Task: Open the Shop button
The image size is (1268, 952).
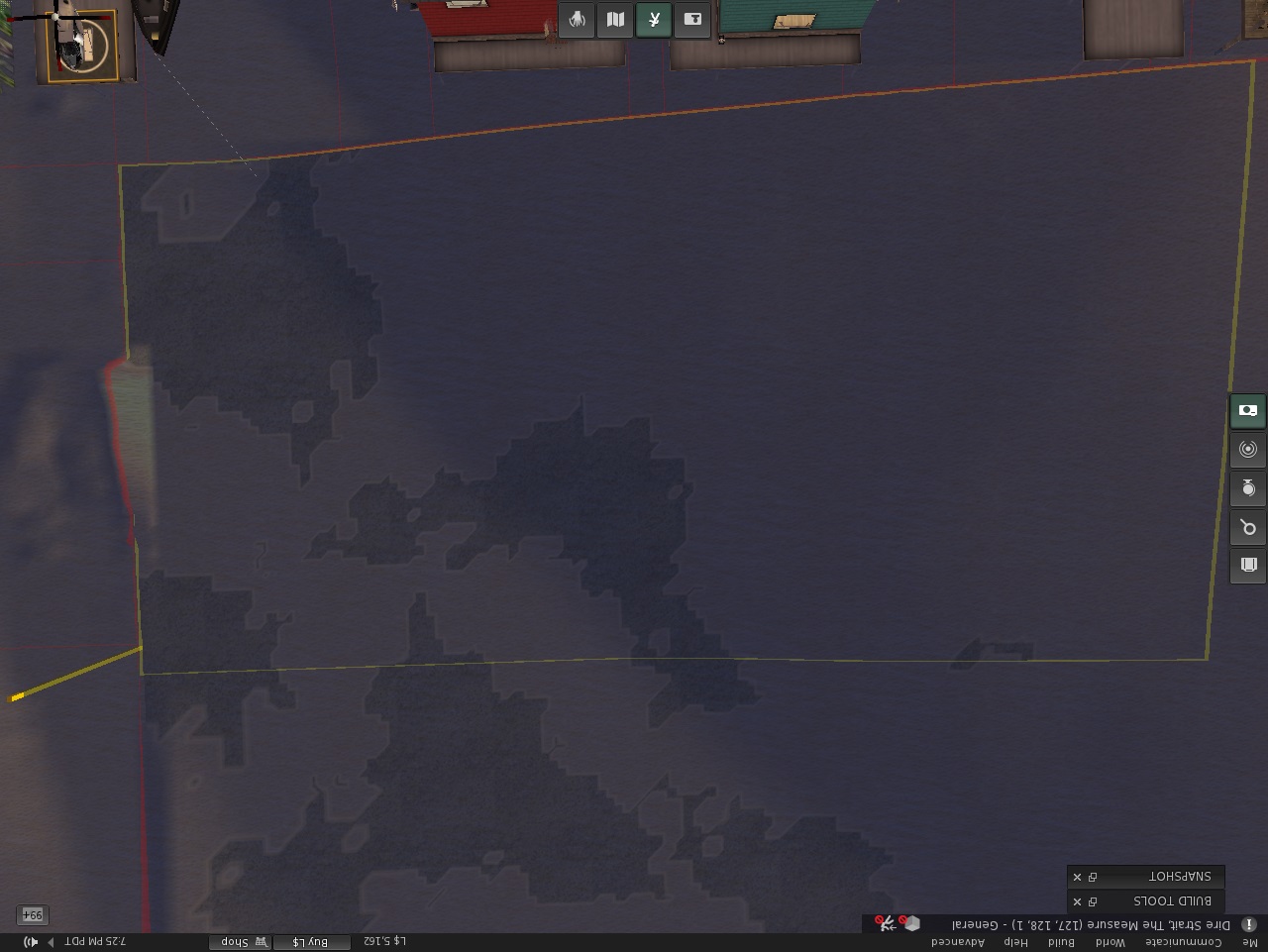Action: [x=241, y=942]
